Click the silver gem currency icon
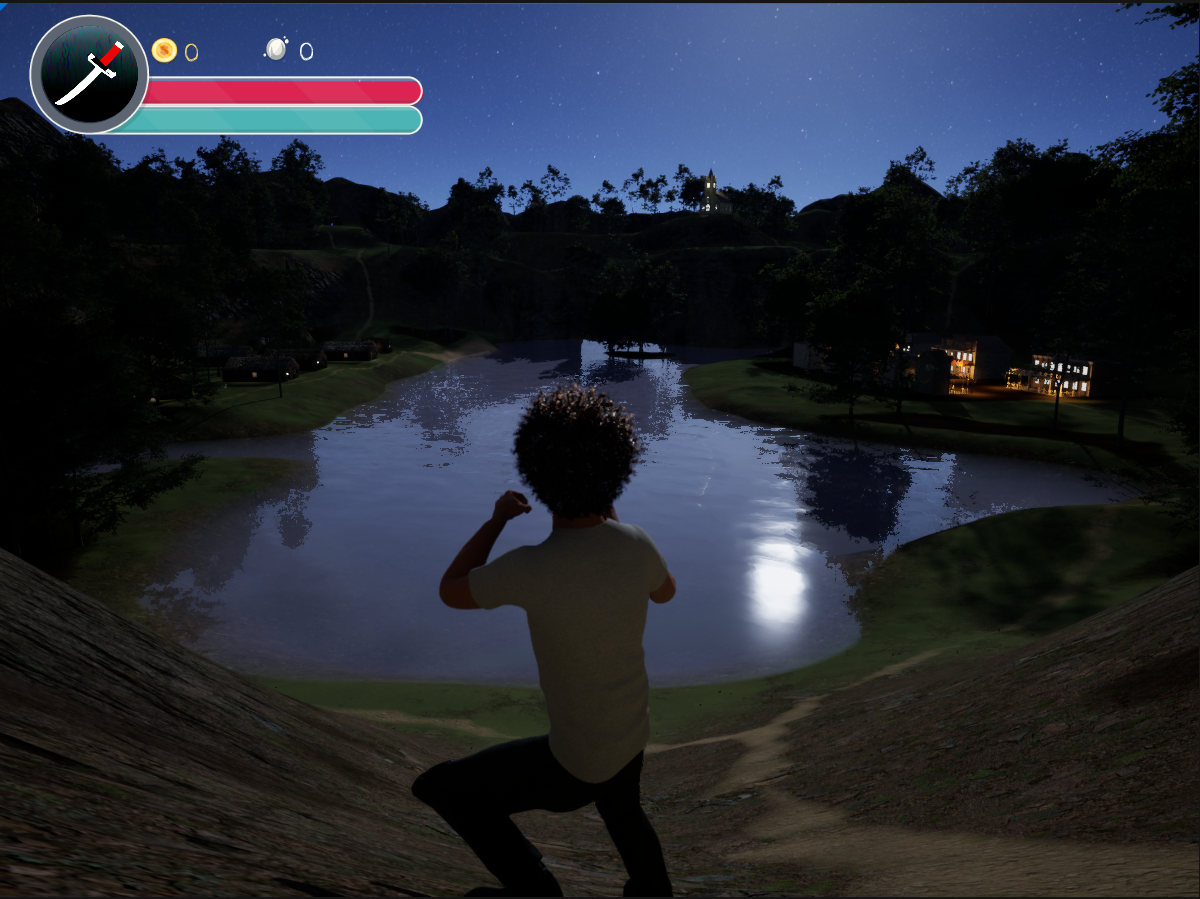Viewport: 1200px width, 899px height. (276, 49)
